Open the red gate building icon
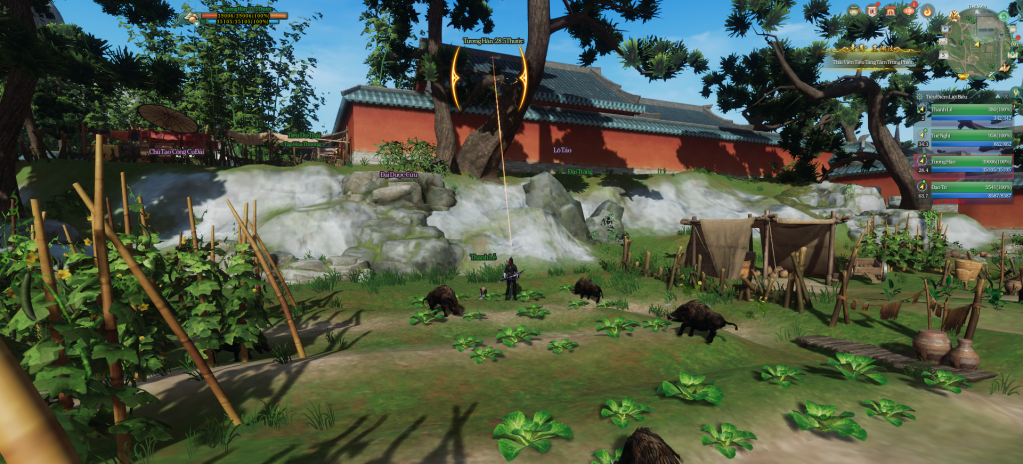Image resolution: width=1023 pixels, height=464 pixels. click(x=890, y=10)
